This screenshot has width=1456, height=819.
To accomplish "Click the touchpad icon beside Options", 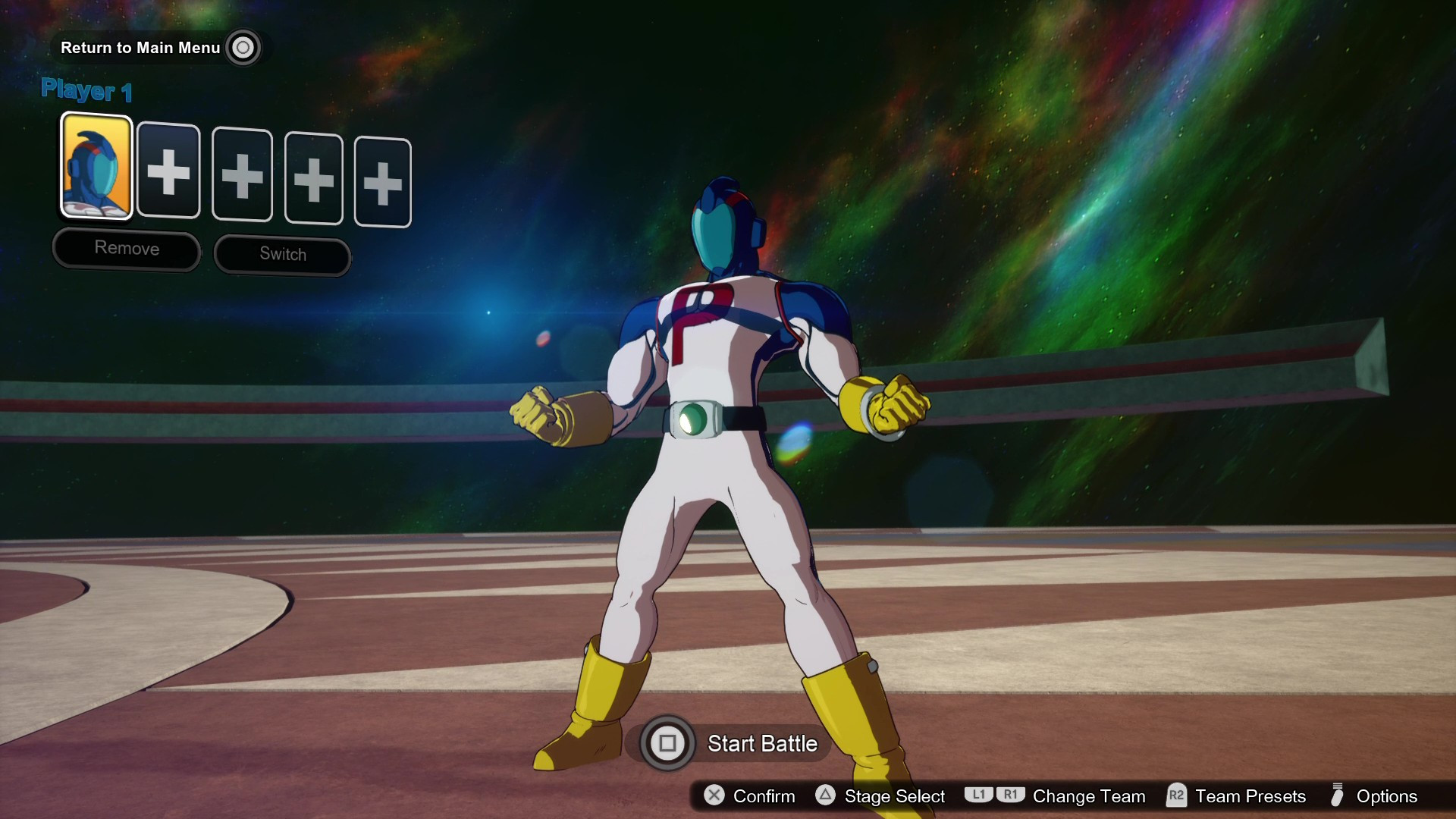I will tap(1337, 796).
